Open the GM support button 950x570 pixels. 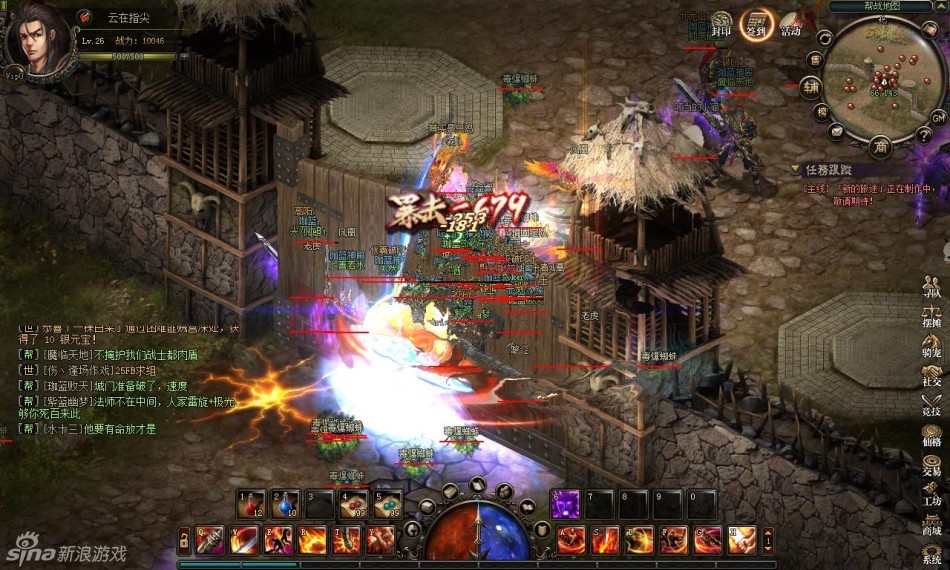pyautogui.click(x=937, y=117)
